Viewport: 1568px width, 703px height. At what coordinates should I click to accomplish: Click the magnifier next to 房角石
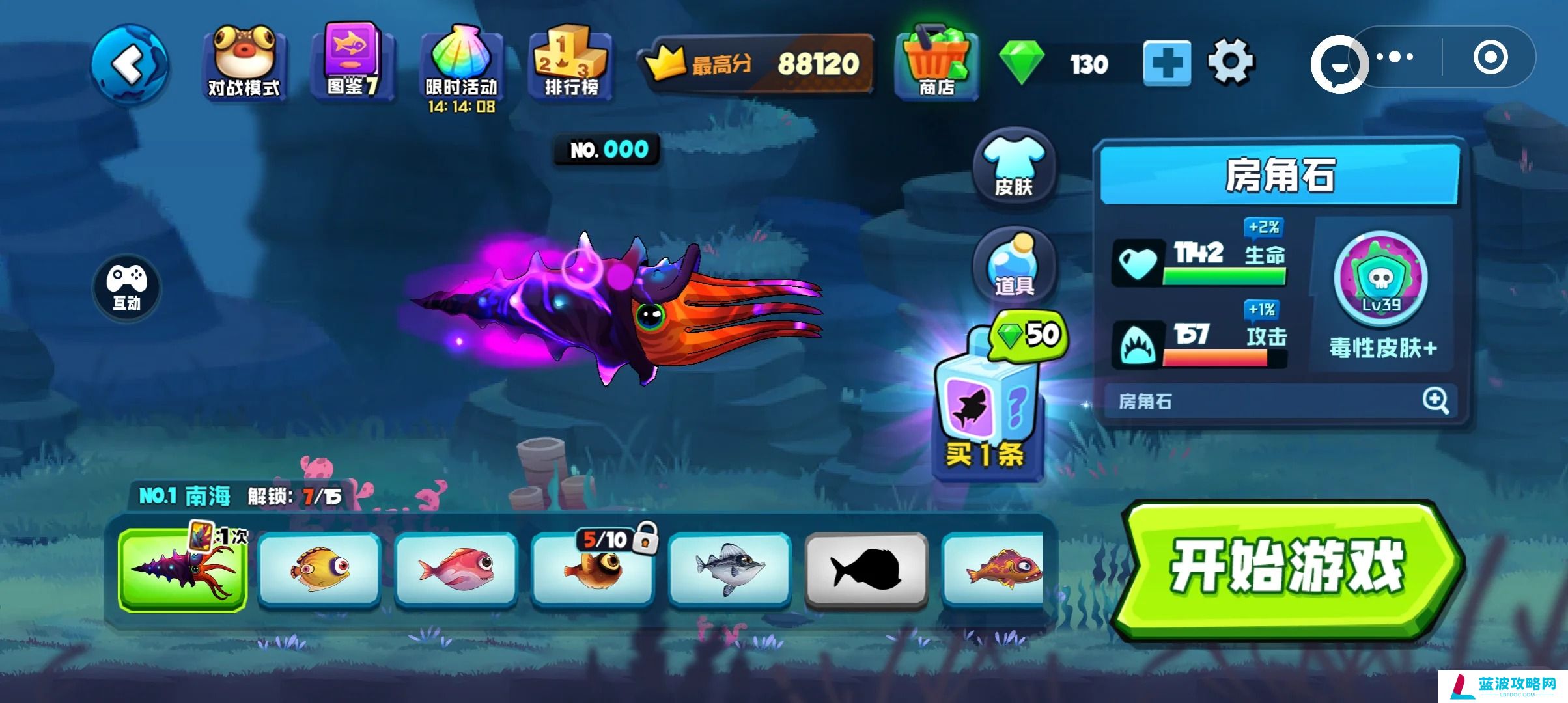click(1435, 400)
